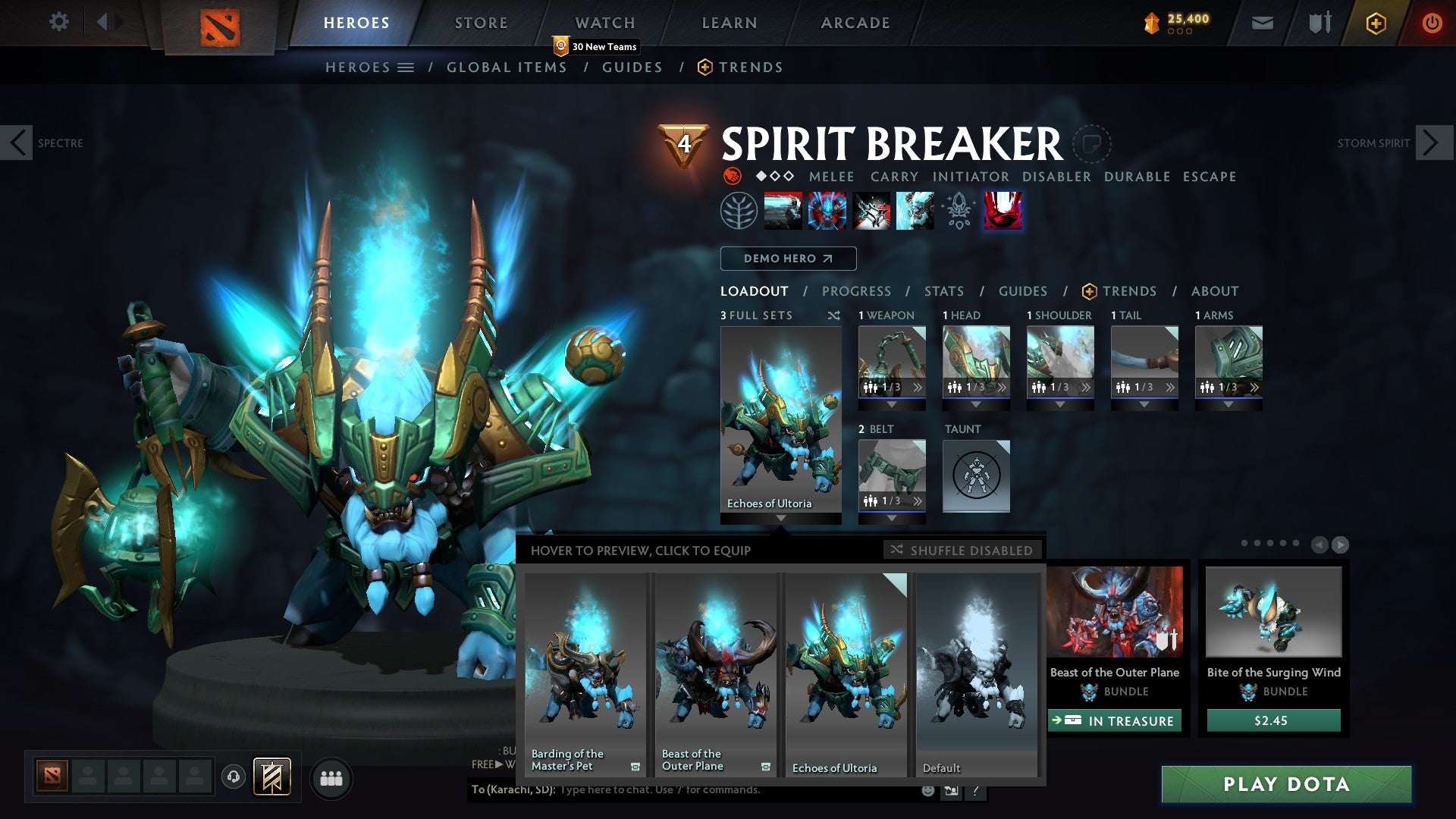Click the voice chat headset icon
The height and width of the screenshot is (819, 1456).
[235, 778]
